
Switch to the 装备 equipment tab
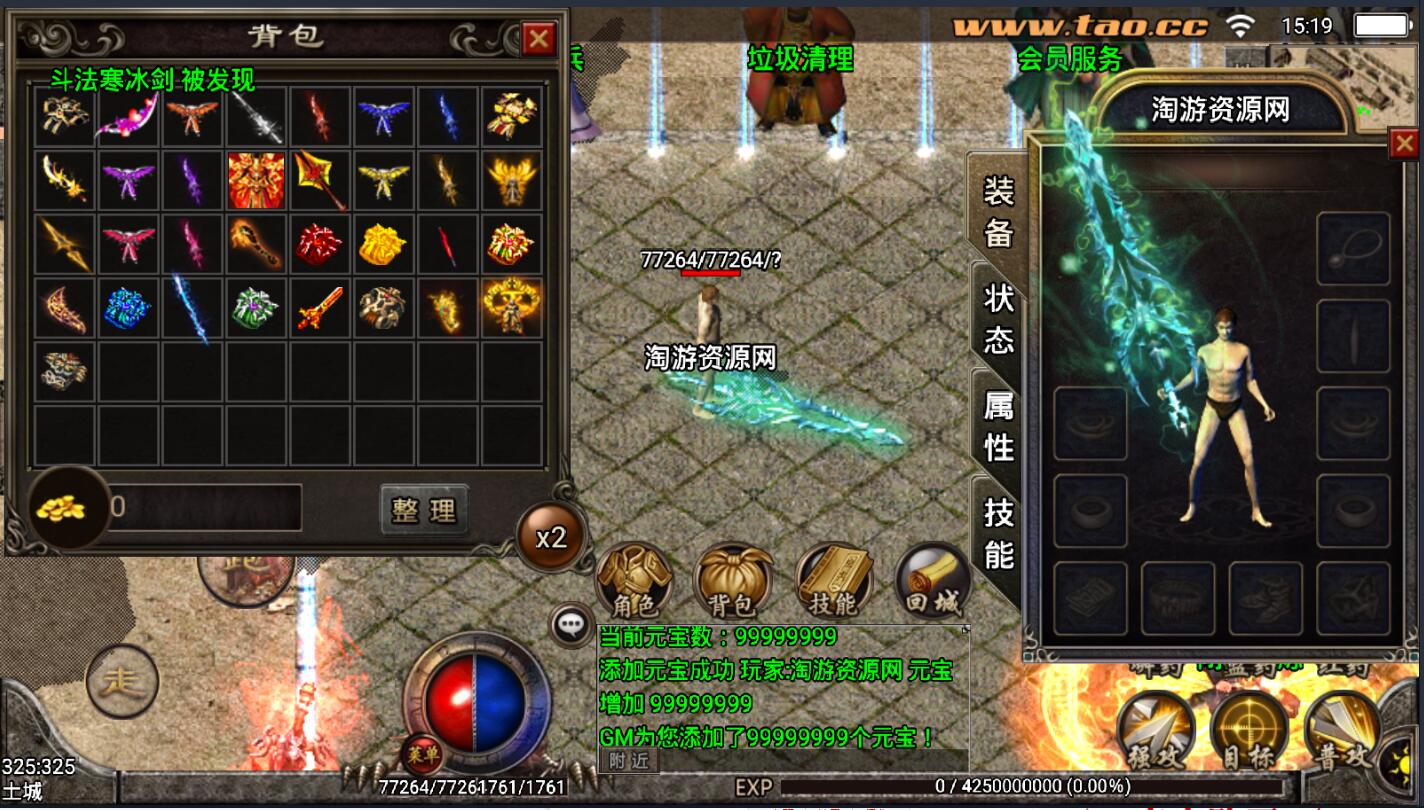tap(999, 211)
